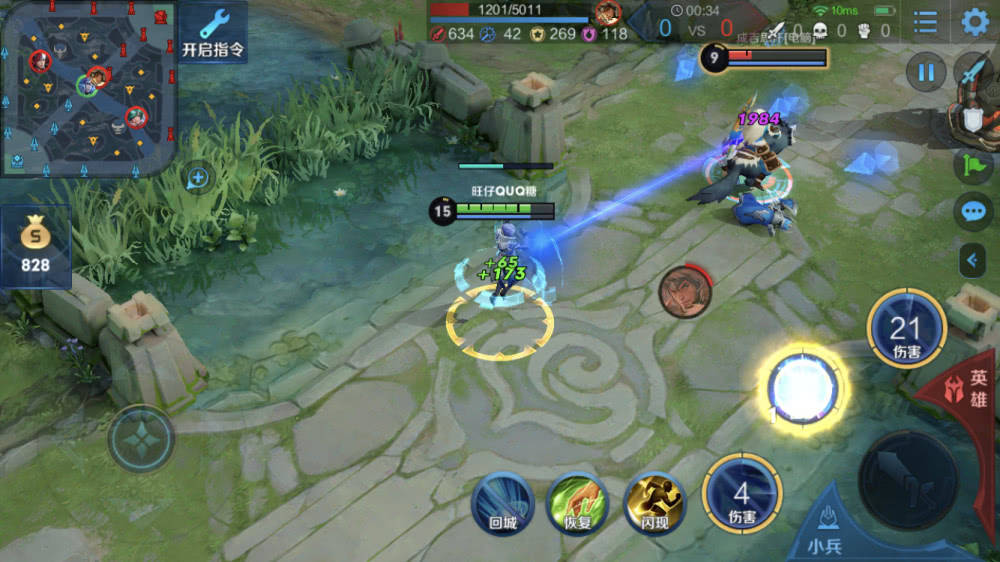Screen dimensions: 1000x562
Task: Send a green flag signal
Action: click(x=973, y=165)
